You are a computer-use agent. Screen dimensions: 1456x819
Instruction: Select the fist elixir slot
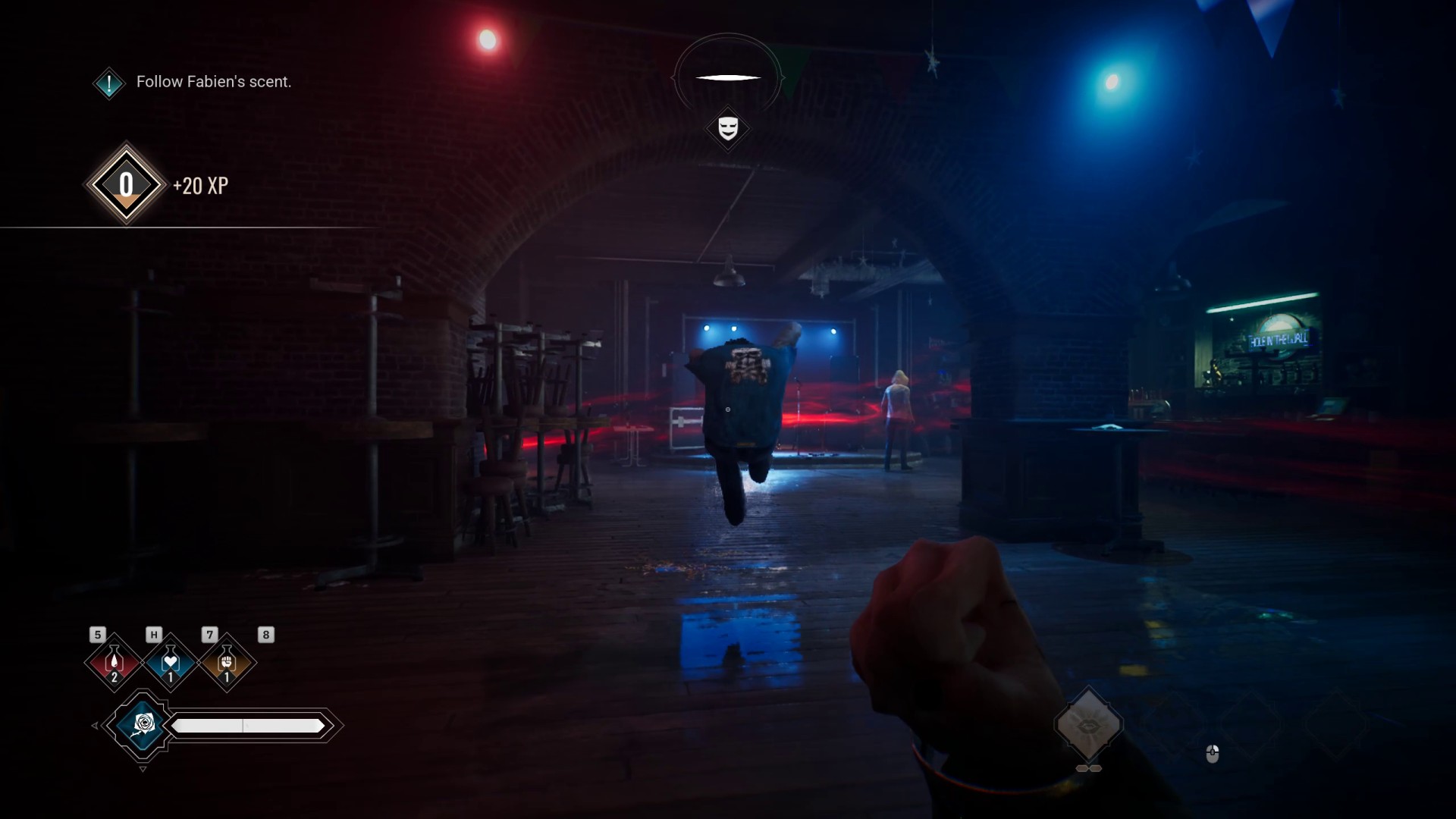226,662
